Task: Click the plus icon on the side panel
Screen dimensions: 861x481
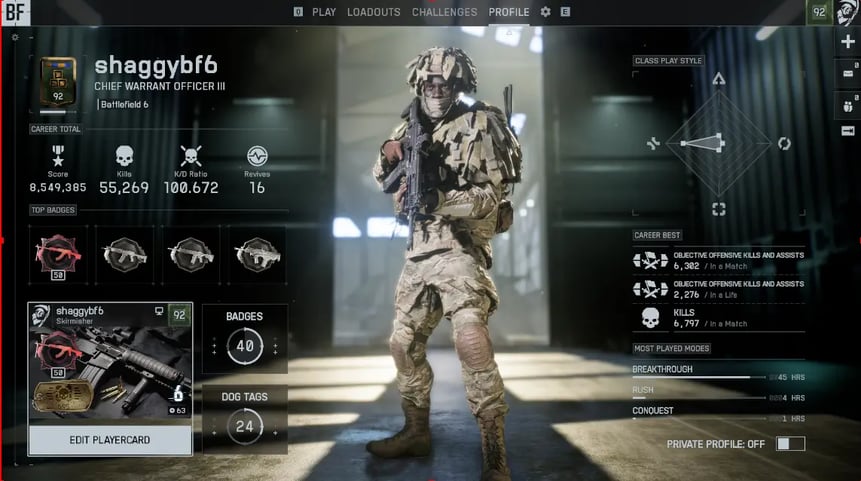Action: click(x=848, y=42)
